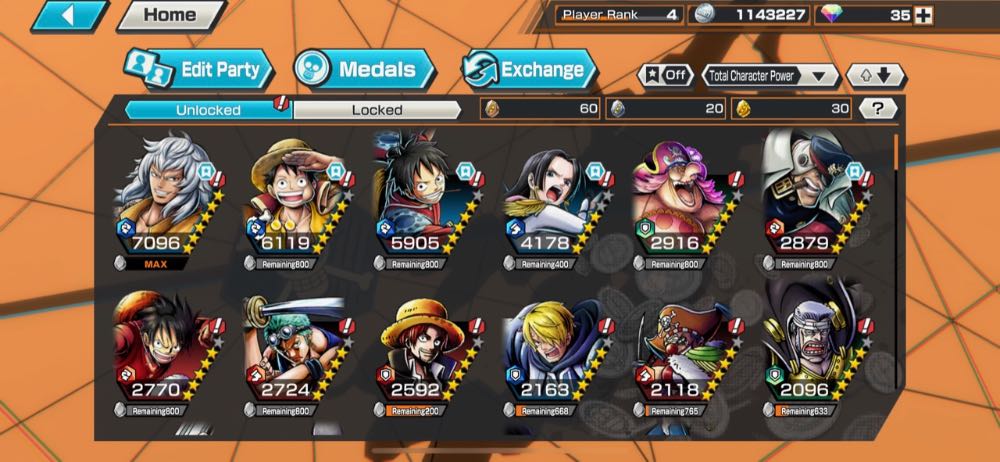1000x462 pixels.
Task: Open the Edit Party menu
Action: pyautogui.click(x=199, y=70)
